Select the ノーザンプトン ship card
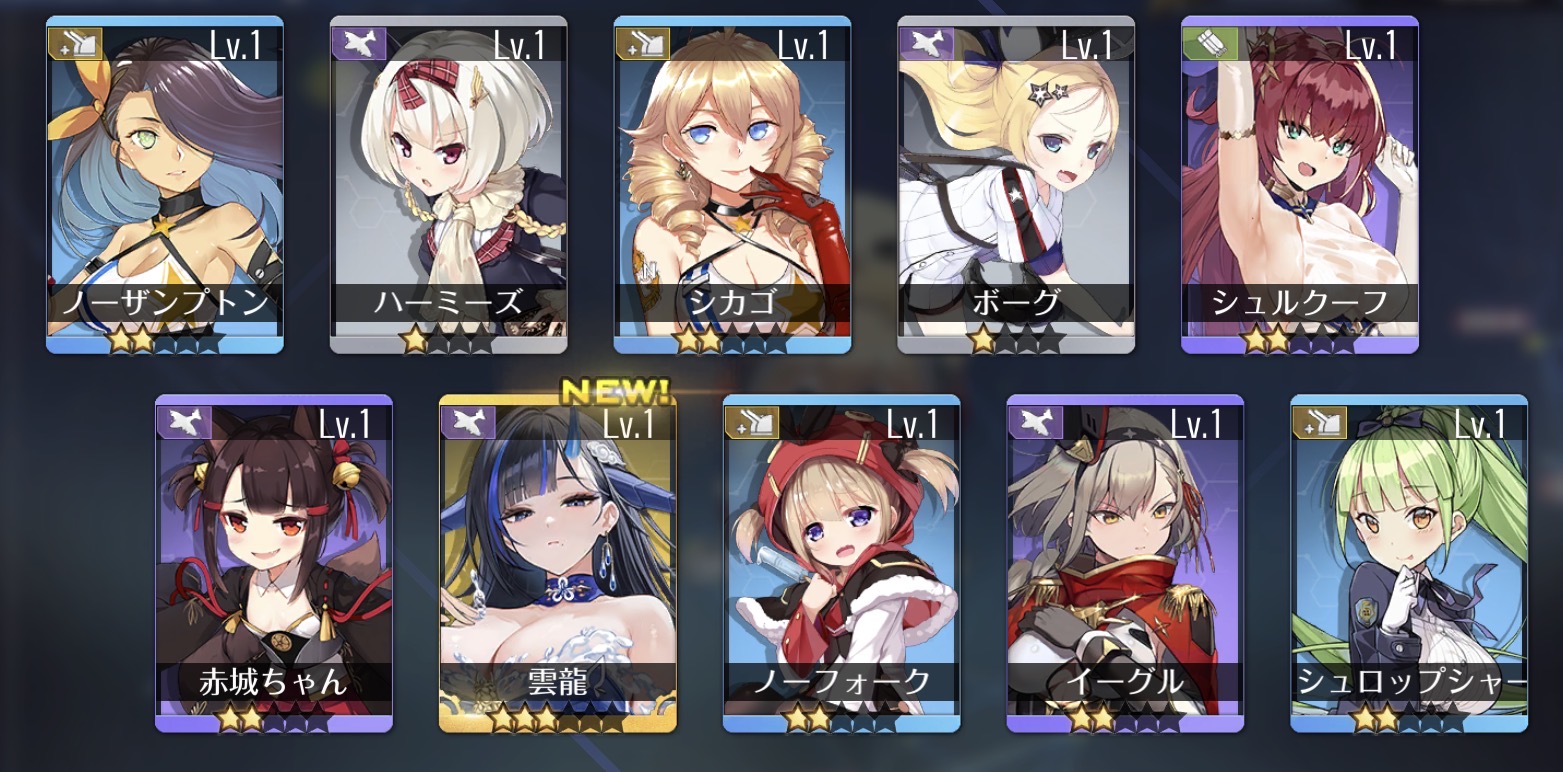This screenshot has height=772, width=1563. (x=165, y=185)
